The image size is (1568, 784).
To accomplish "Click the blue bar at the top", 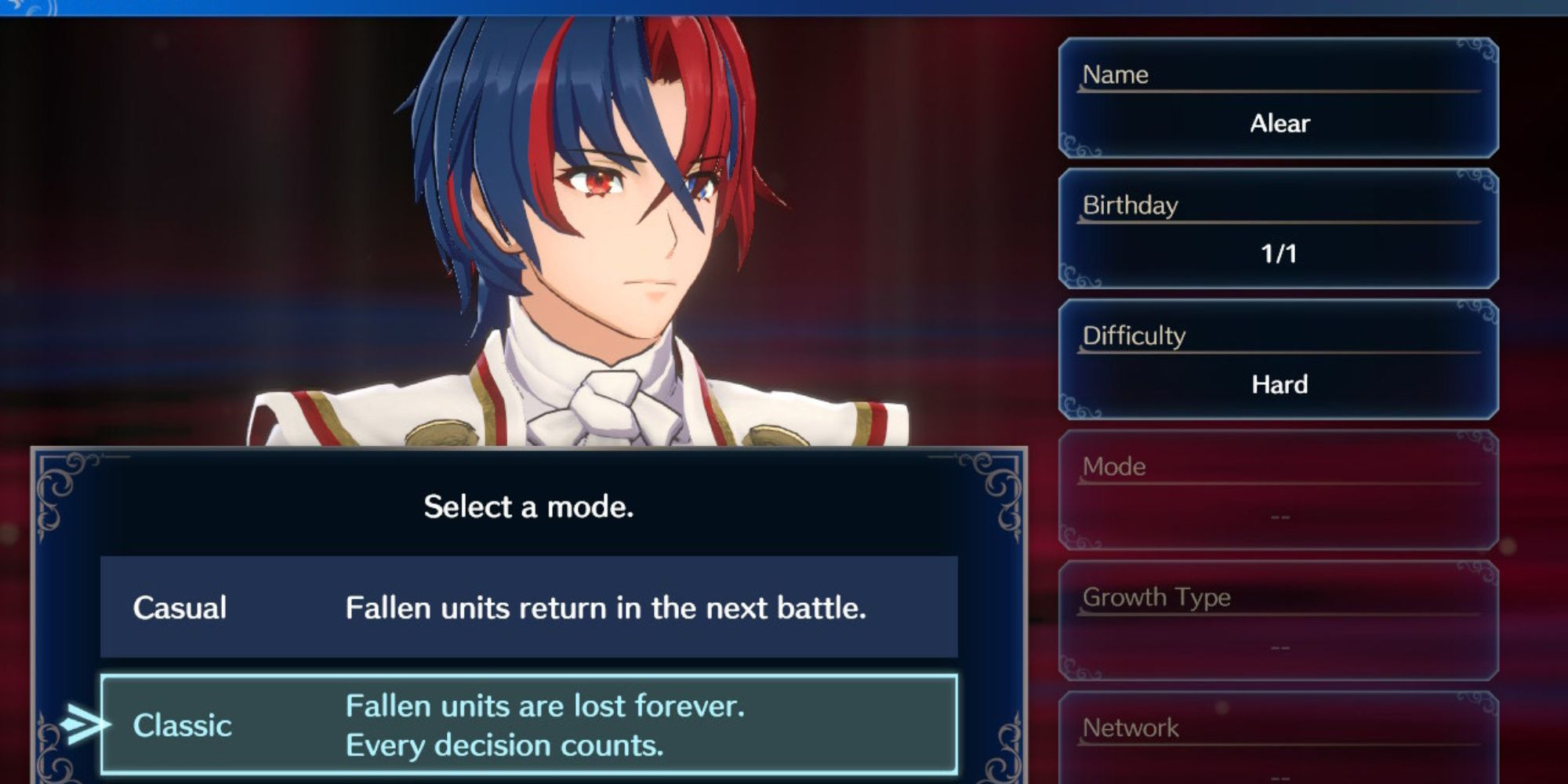I will point(784,6).
